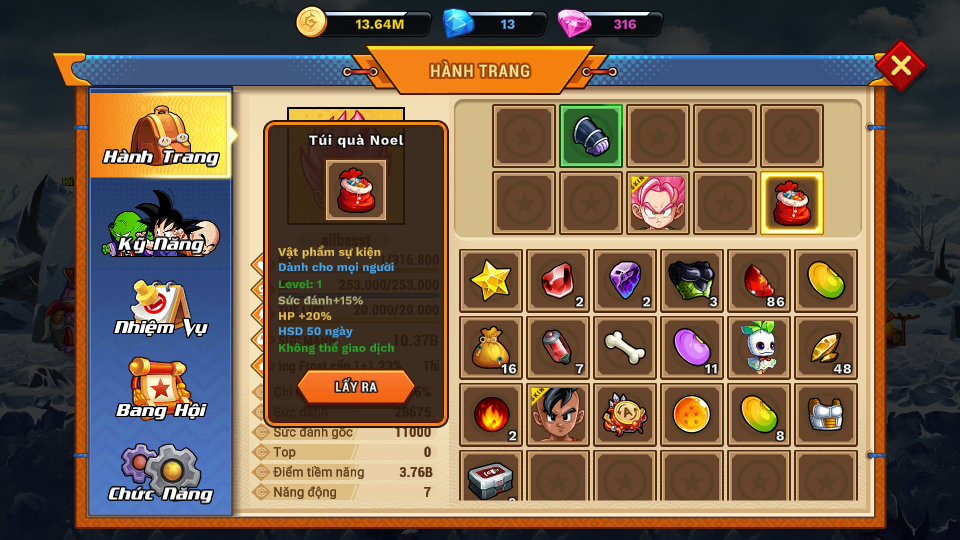Select the equipped Noel gift bag slot
Viewport: 960px width, 540px height.
pos(792,203)
